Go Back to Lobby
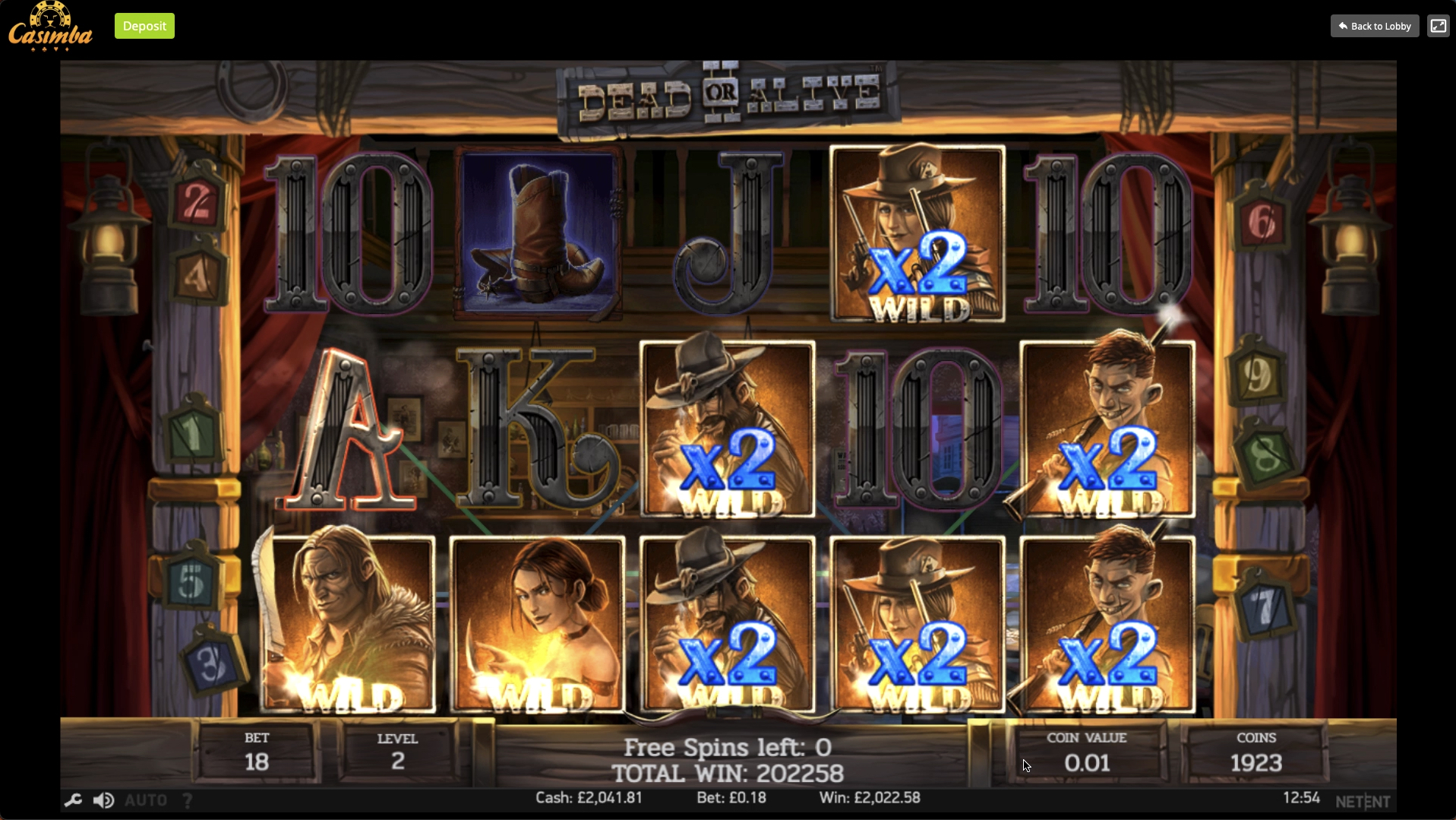 point(1374,26)
